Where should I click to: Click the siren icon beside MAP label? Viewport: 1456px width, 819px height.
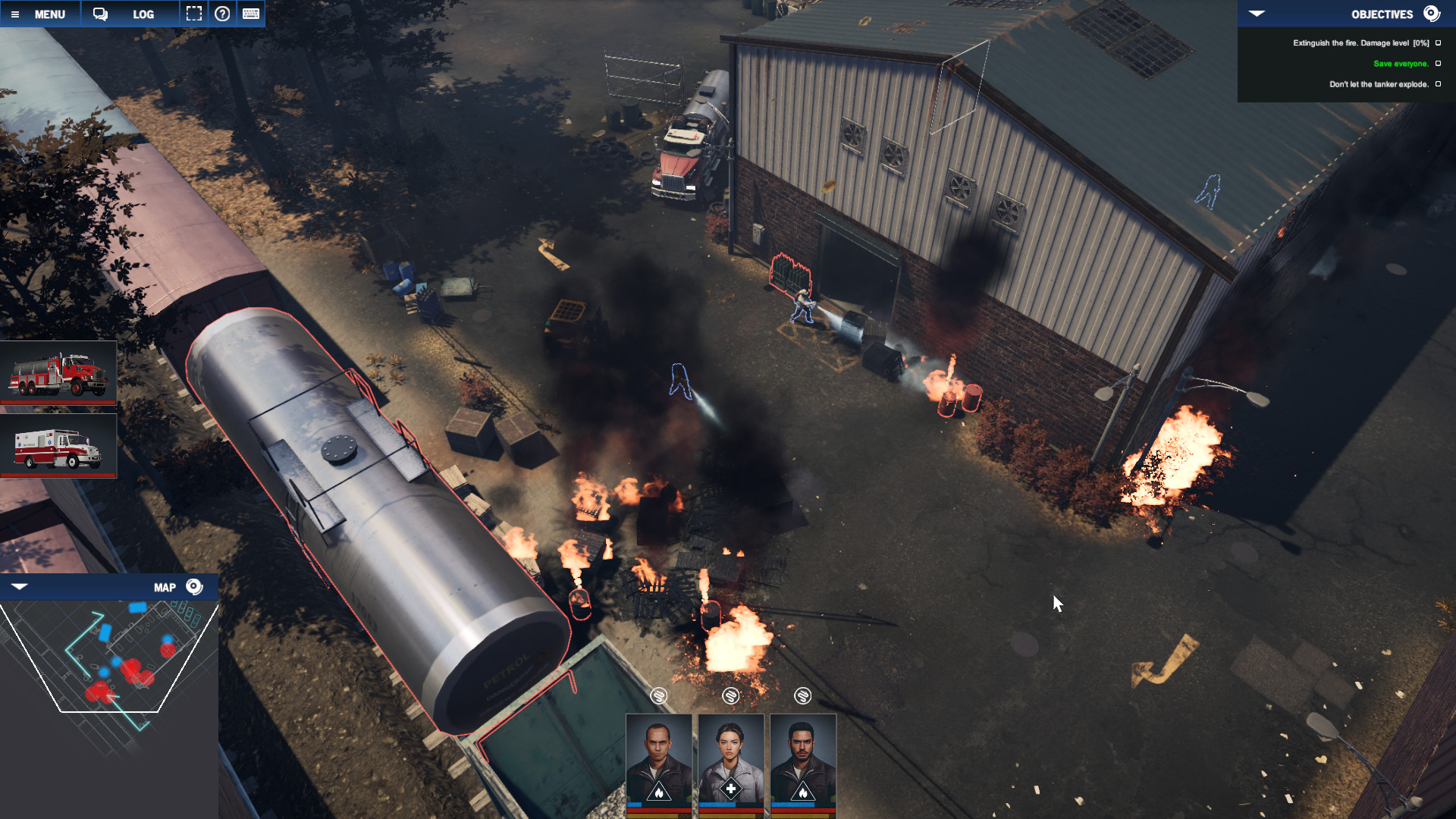tap(195, 586)
